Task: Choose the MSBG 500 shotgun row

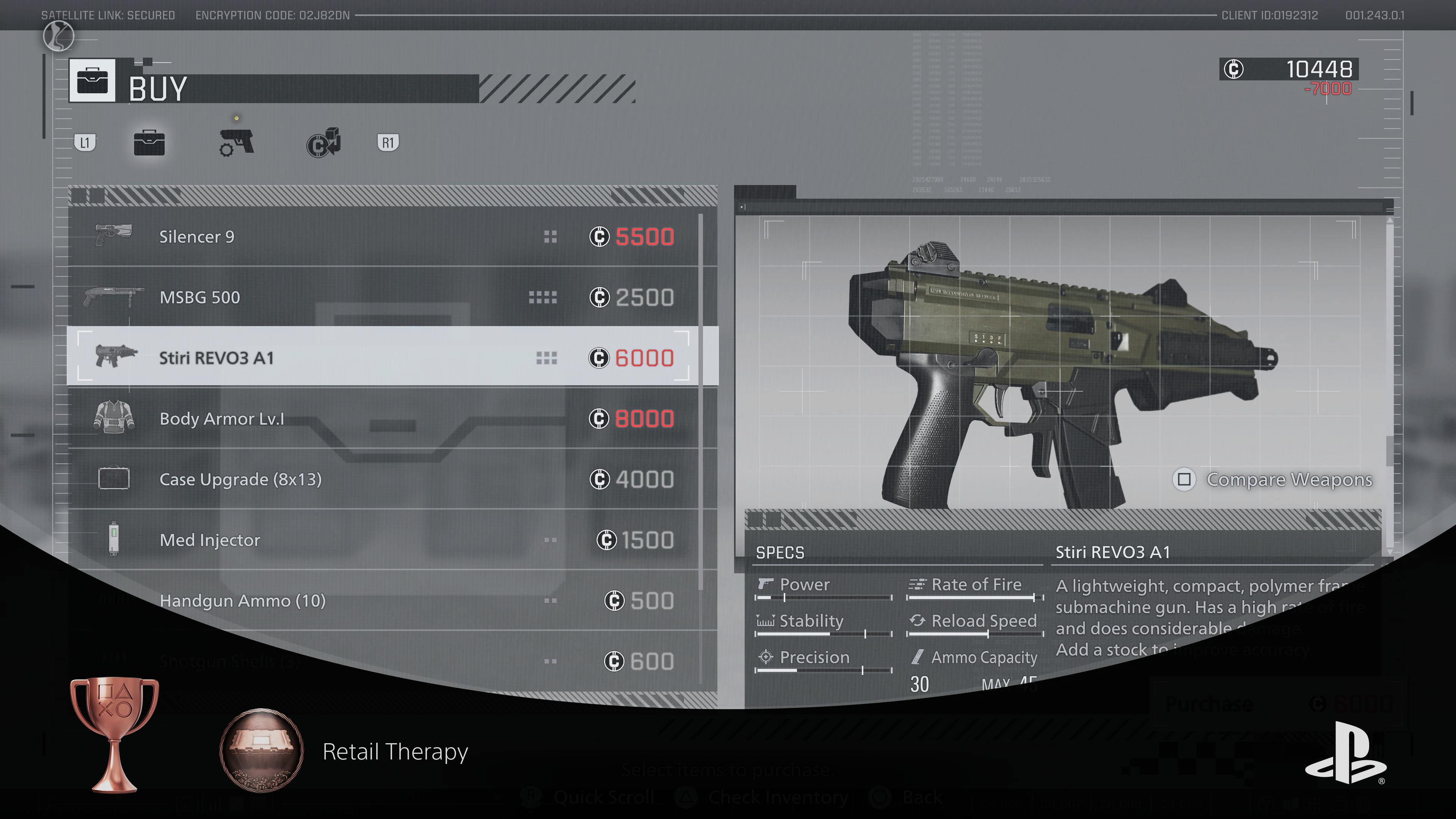Action: (384, 297)
